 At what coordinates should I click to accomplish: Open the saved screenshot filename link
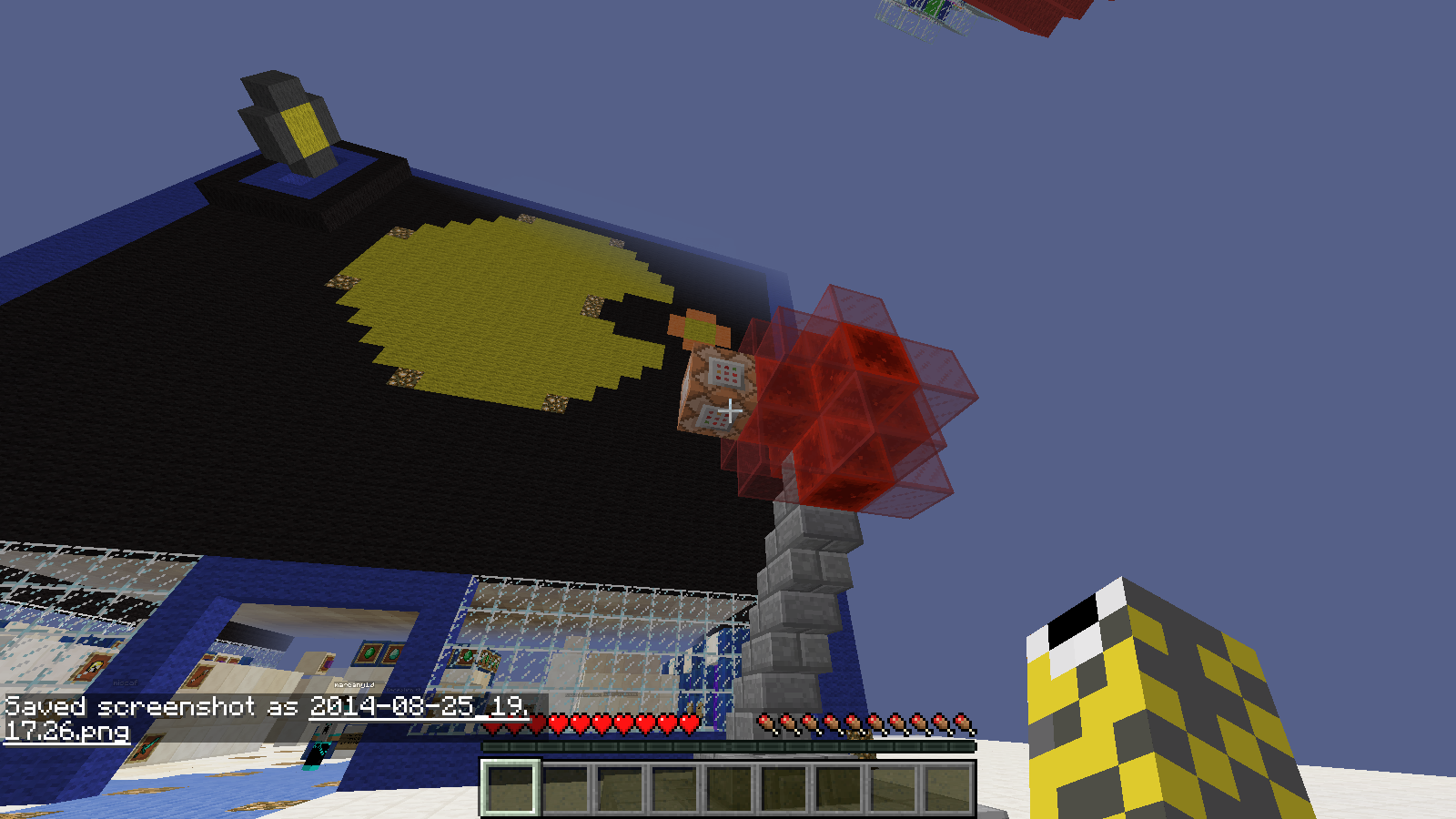pyautogui.click(x=418, y=707)
